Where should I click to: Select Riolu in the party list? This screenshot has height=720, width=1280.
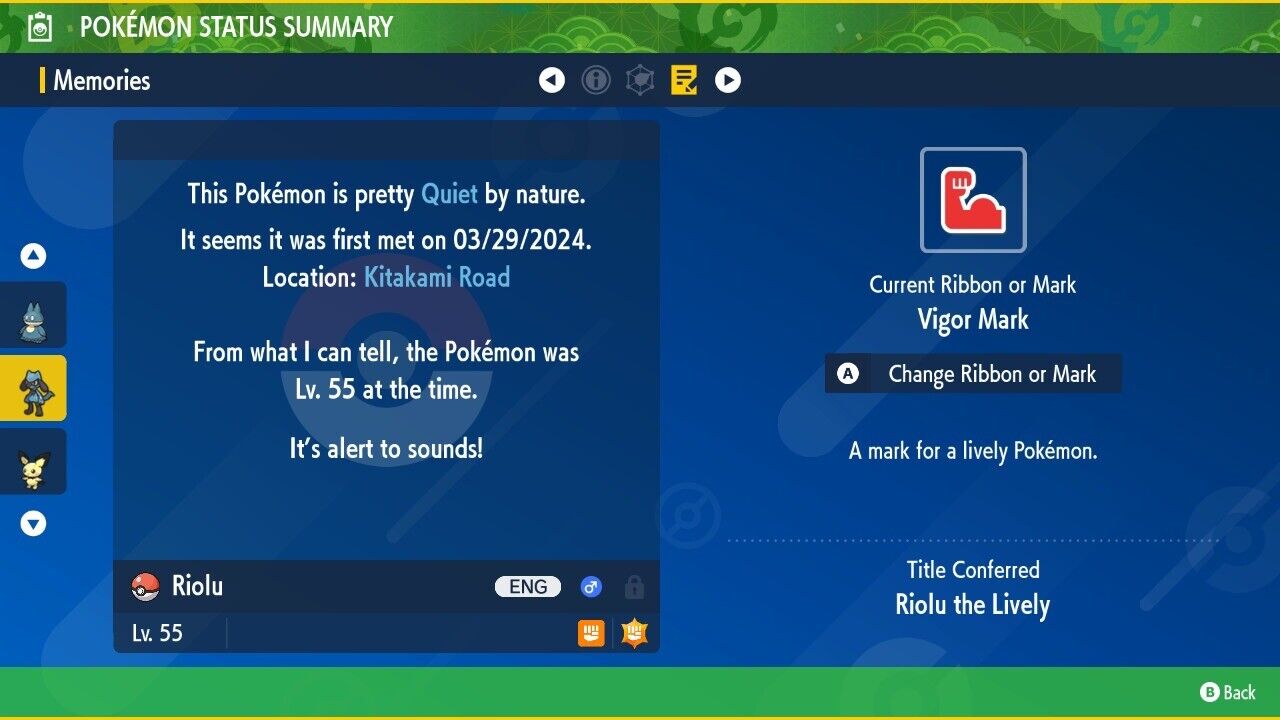click(x=33, y=388)
